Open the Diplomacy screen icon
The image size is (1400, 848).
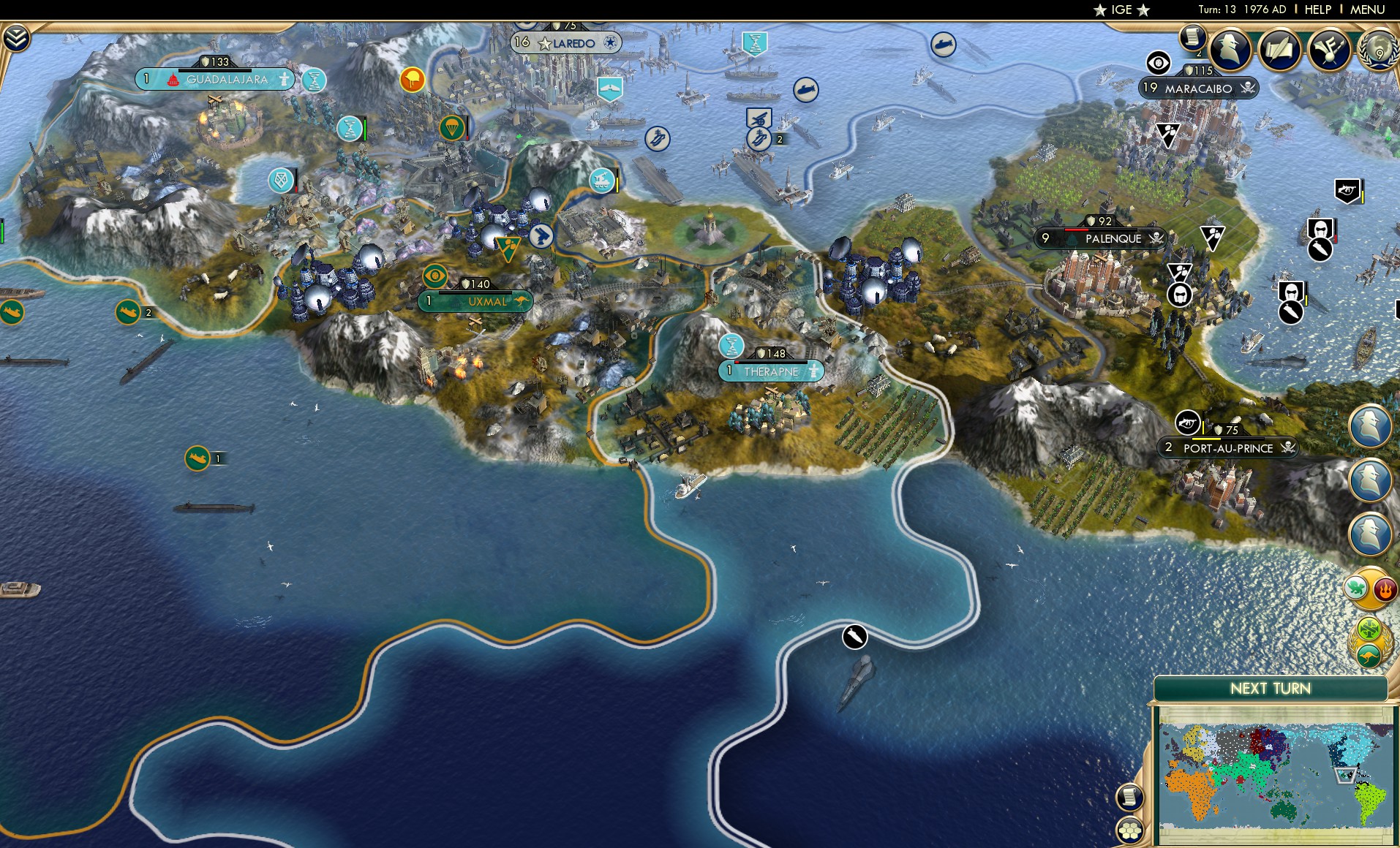(x=1282, y=48)
